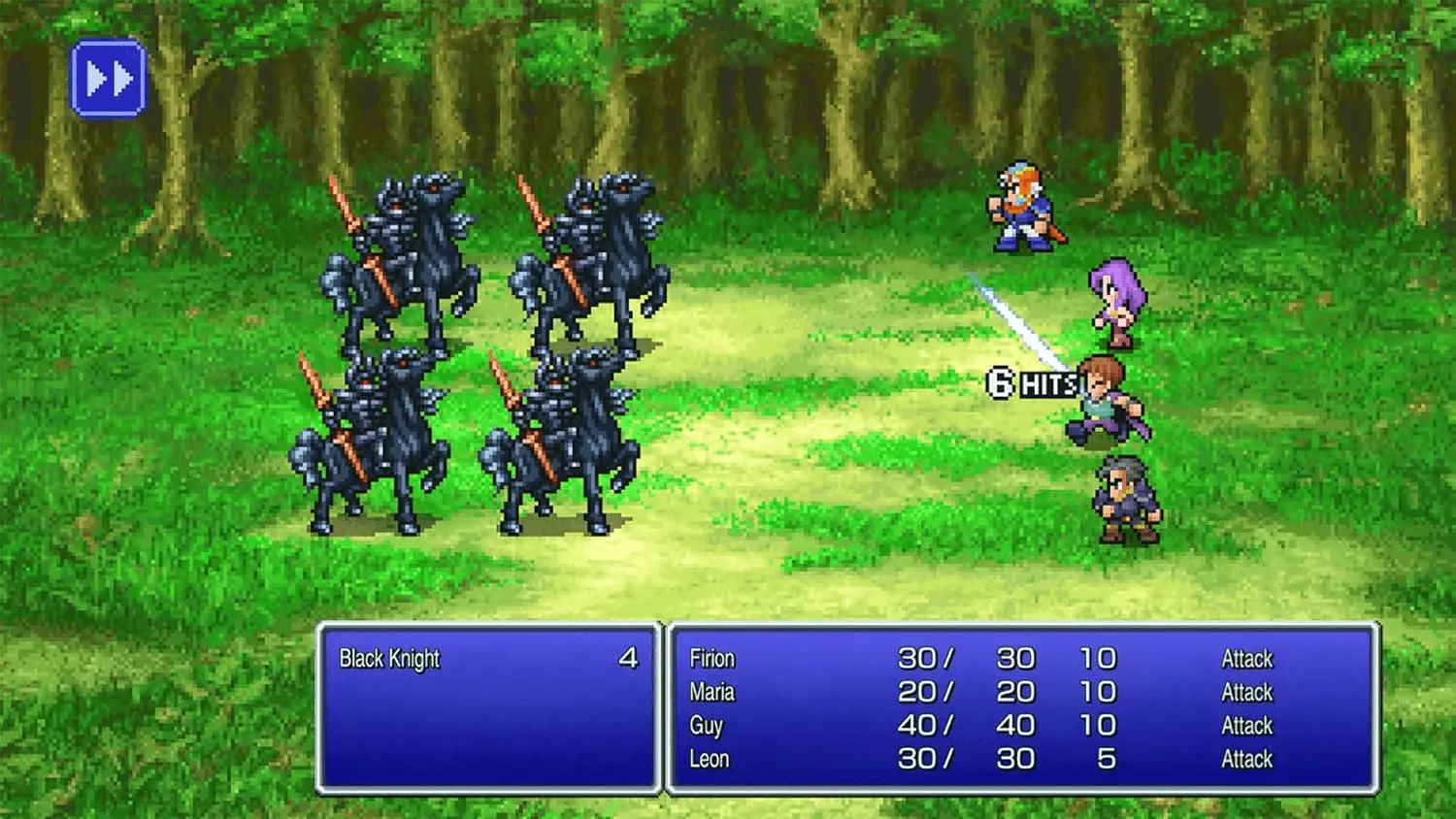This screenshot has width=1456, height=819.
Task: Toggle Leon's Attack command
Action: [x=1245, y=760]
